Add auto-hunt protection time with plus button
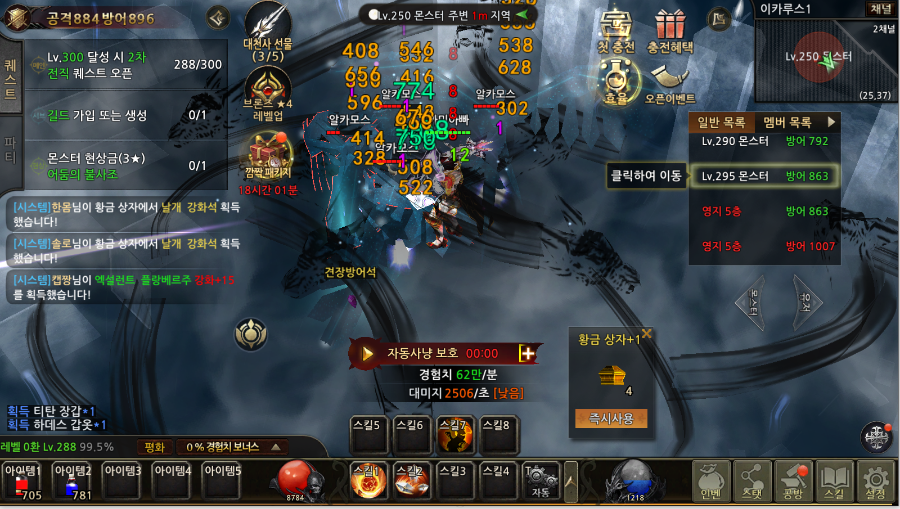 pos(527,353)
